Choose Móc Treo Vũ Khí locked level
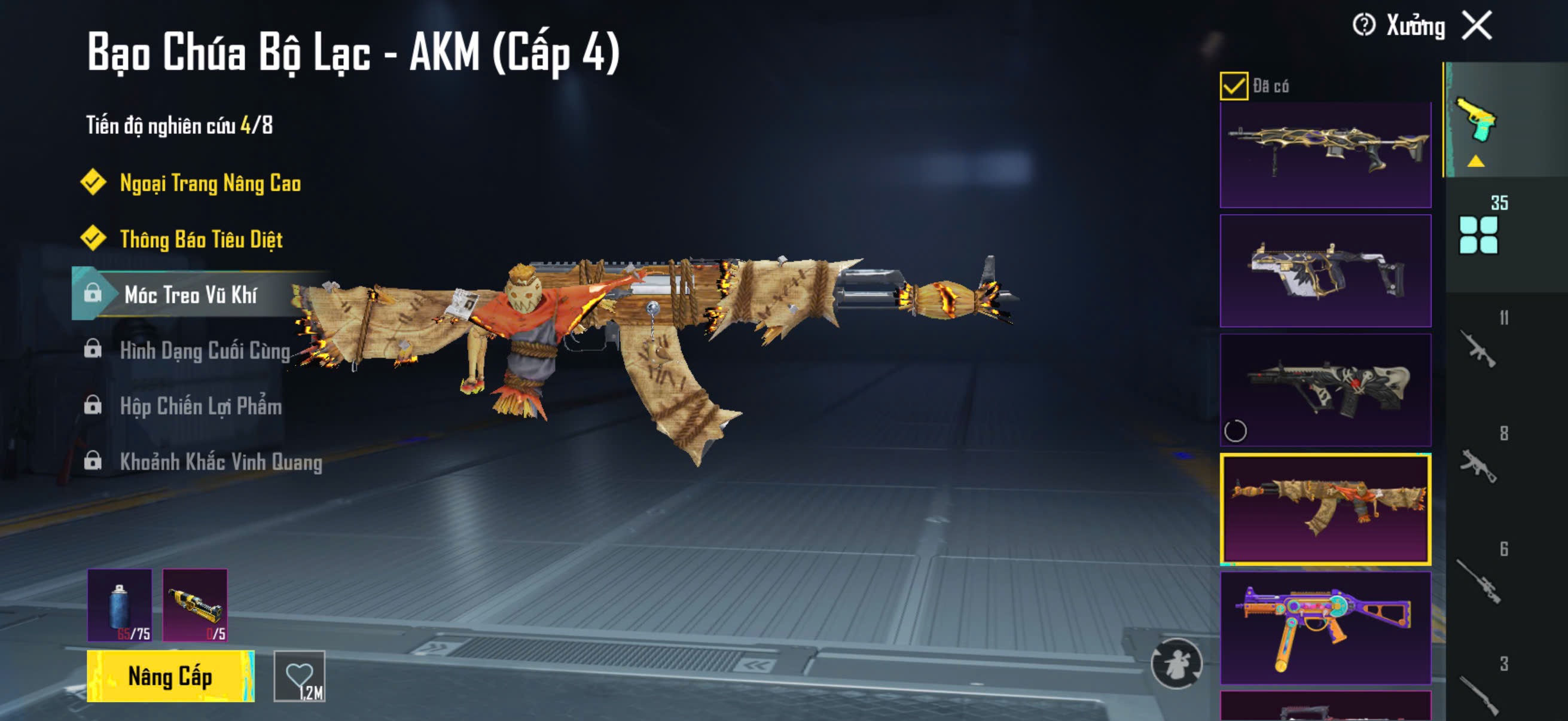 pos(190,295)
